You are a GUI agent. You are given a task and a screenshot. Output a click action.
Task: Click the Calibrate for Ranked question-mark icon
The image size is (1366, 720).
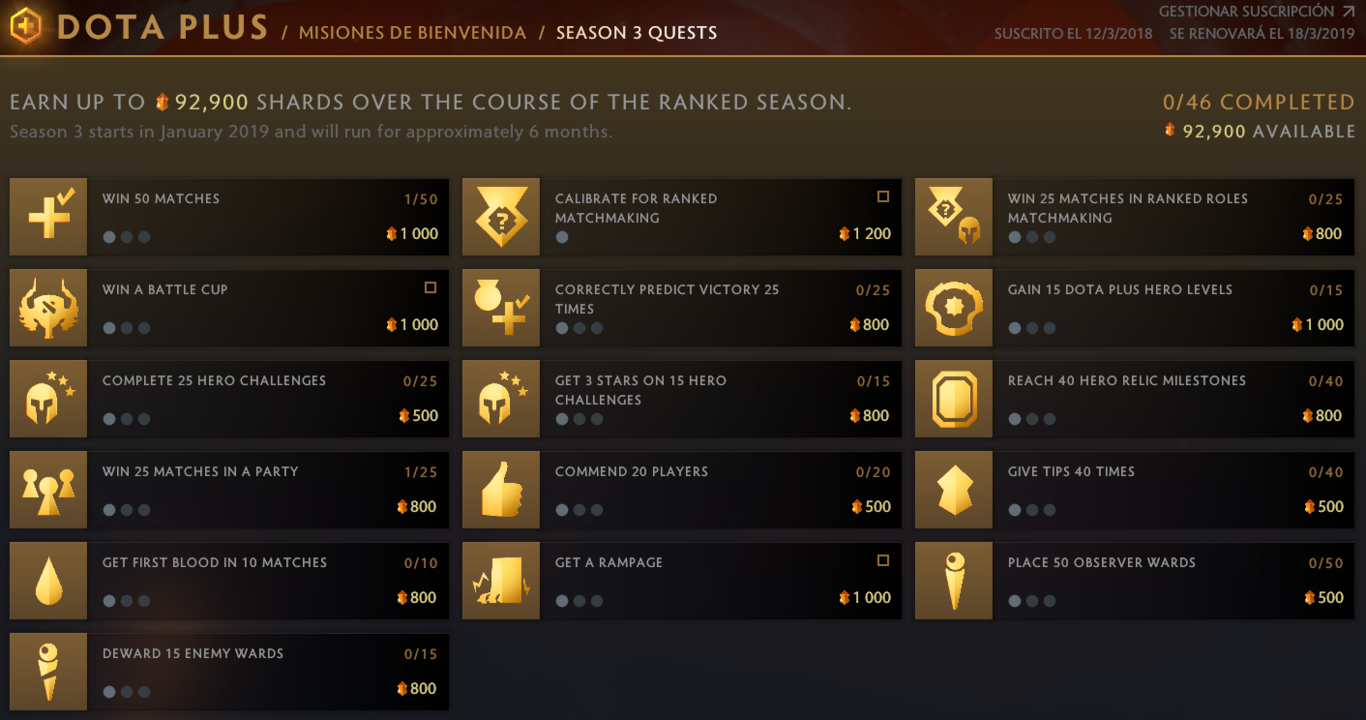coord(500,216)
